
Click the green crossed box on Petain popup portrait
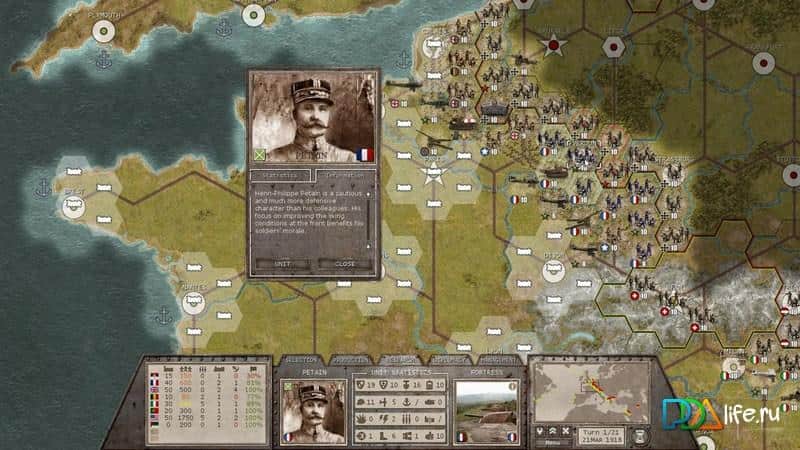tap(258, 154)
